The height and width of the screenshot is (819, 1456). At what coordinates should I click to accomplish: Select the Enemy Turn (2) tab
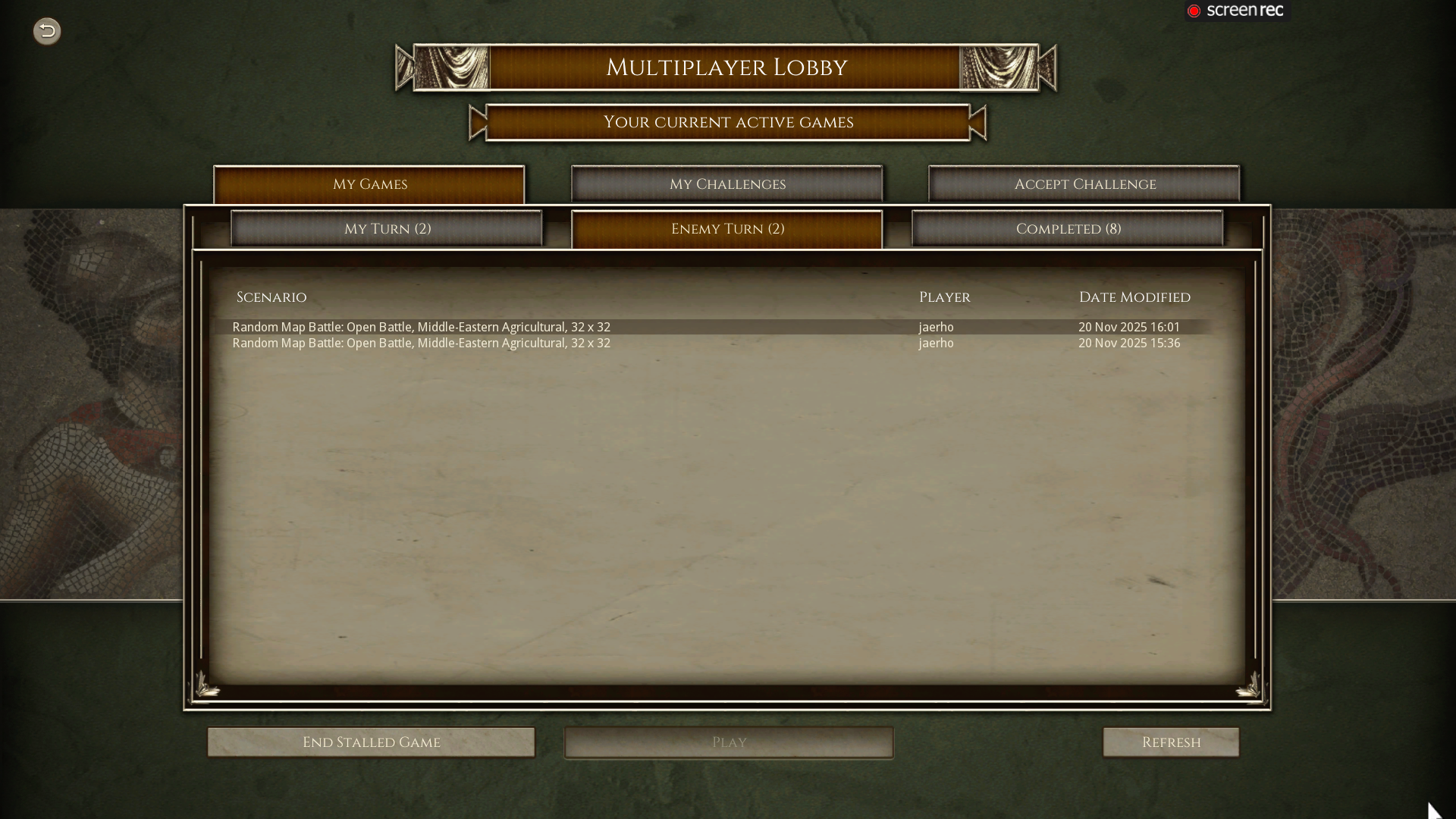point(727,228)
